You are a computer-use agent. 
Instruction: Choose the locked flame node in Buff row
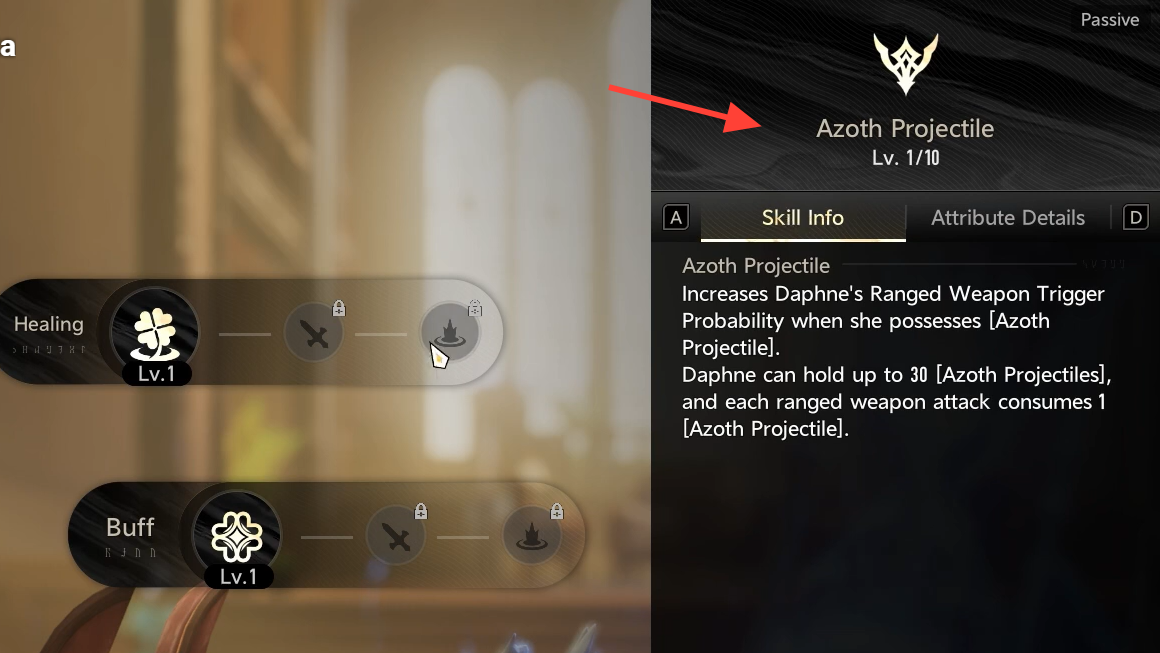point(532,537)
